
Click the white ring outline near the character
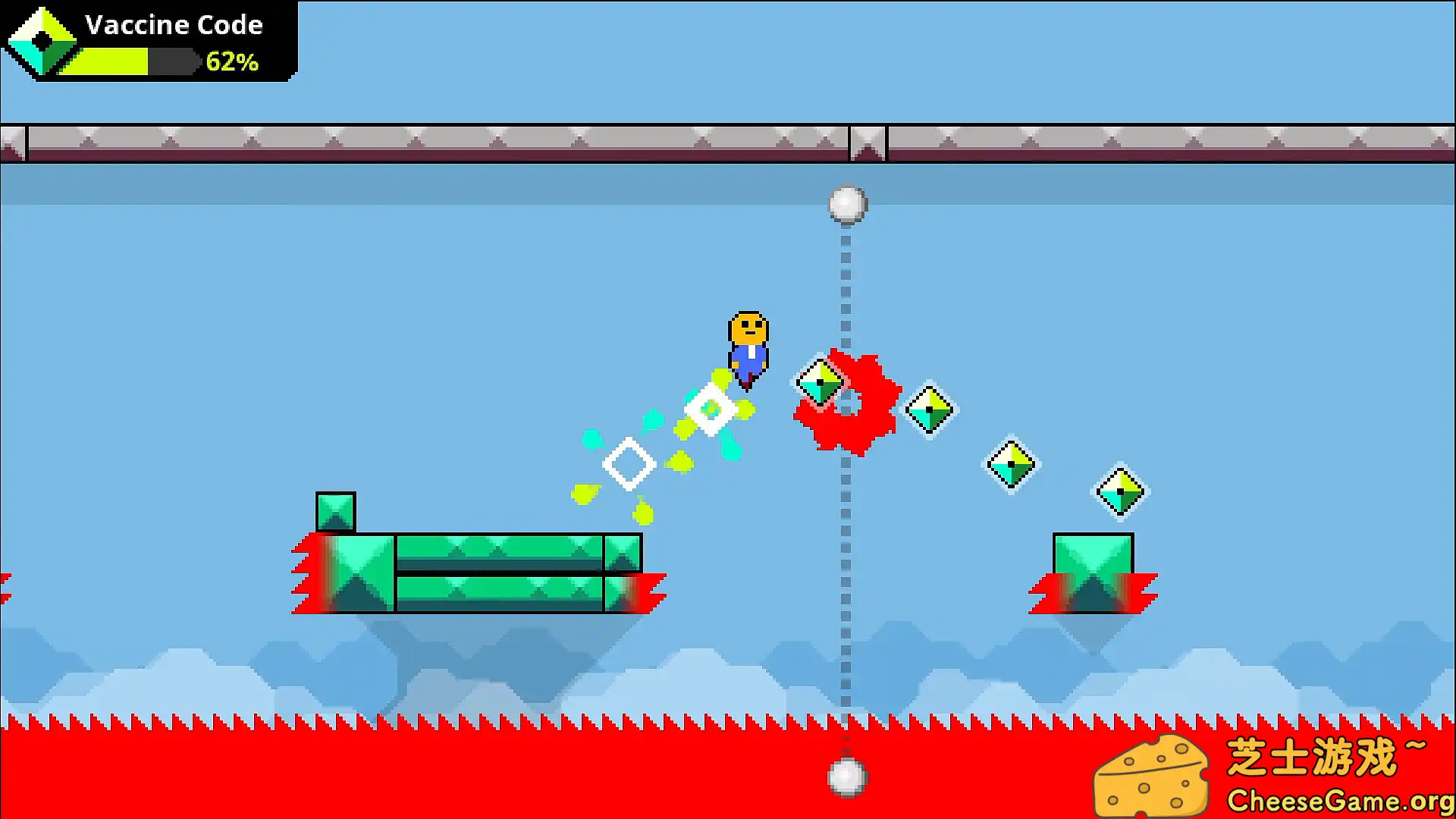click(711, 409)
